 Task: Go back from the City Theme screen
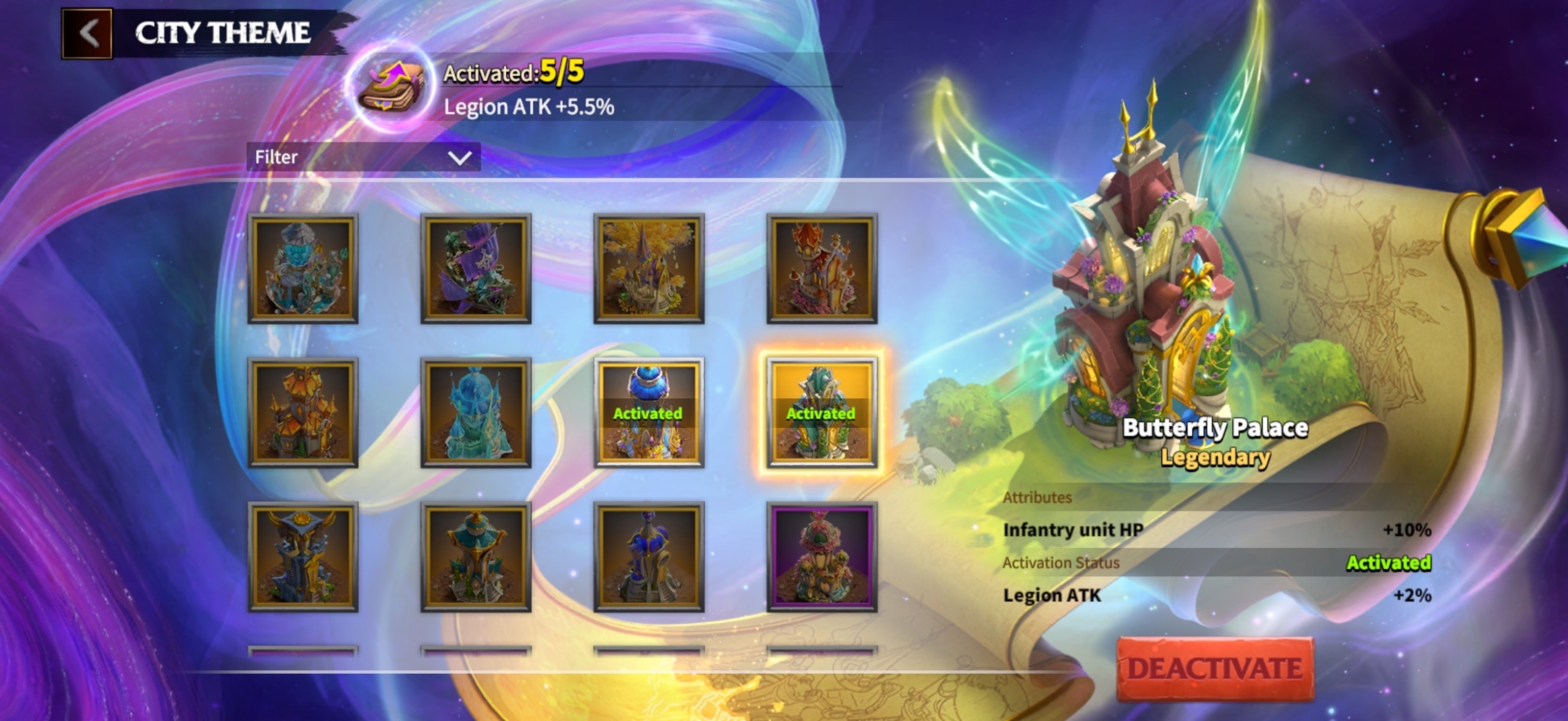pyautogui.click(x=87, y=33)
